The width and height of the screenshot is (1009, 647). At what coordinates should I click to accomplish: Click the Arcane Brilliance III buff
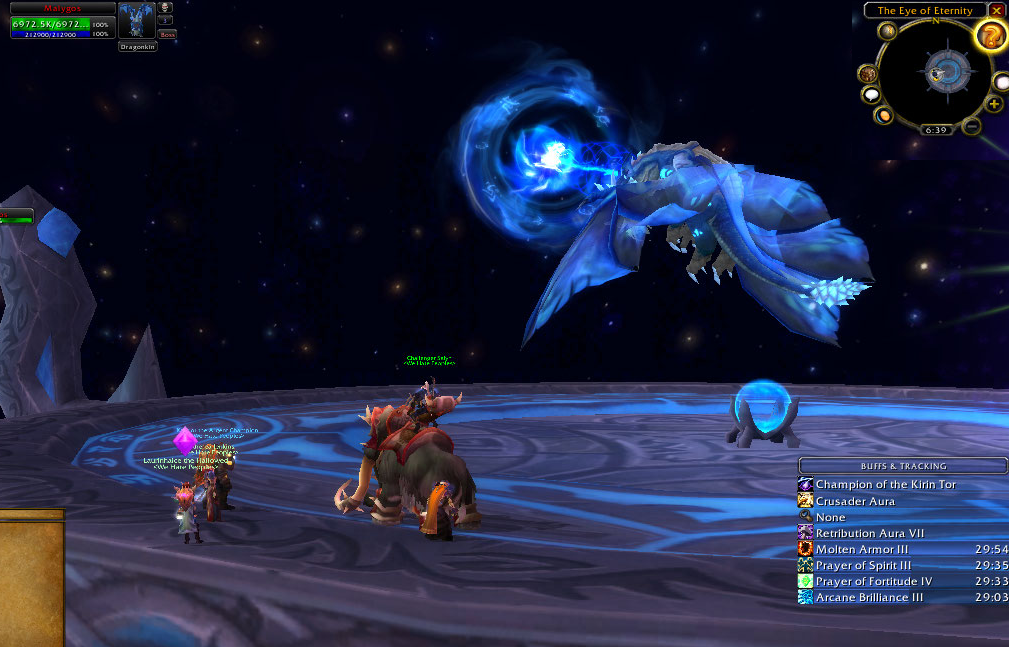869,597
